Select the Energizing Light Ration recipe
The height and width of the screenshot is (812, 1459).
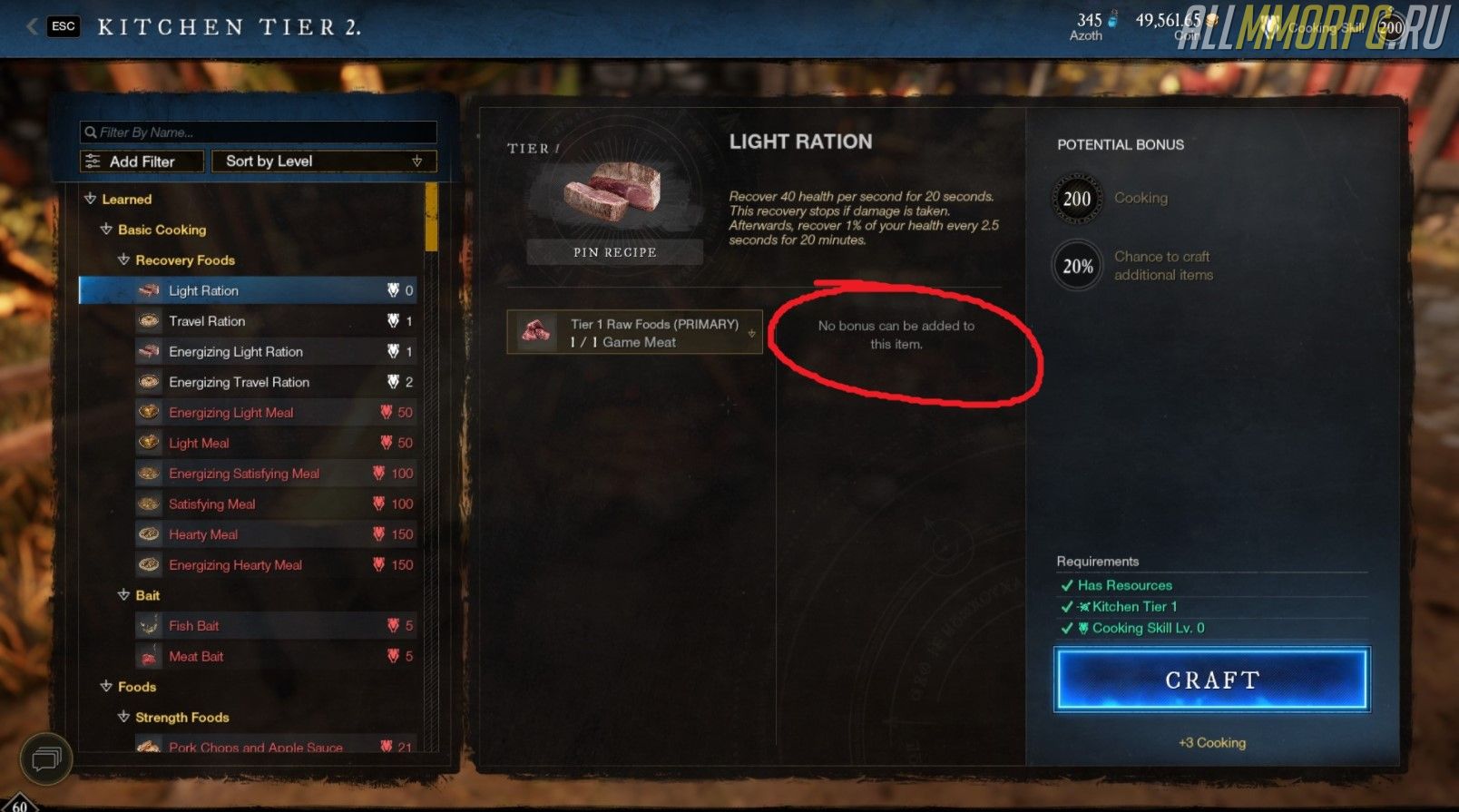pyautogui.click(x=236, y=352)
